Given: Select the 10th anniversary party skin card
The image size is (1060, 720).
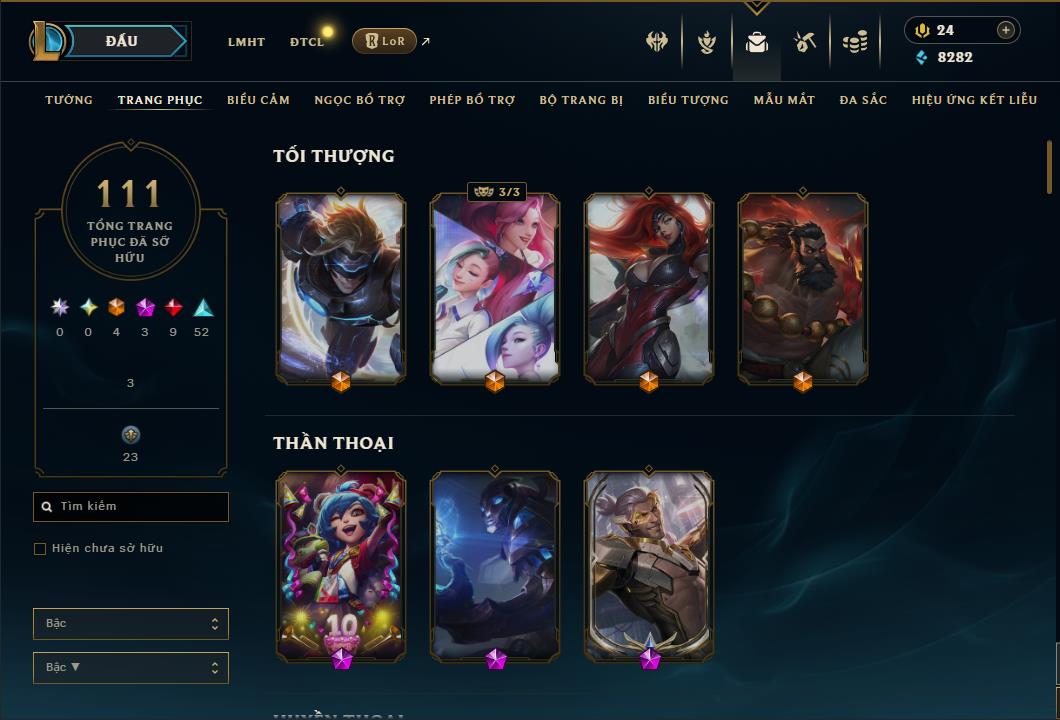Looking at the screenshot, I should [341, 565].
